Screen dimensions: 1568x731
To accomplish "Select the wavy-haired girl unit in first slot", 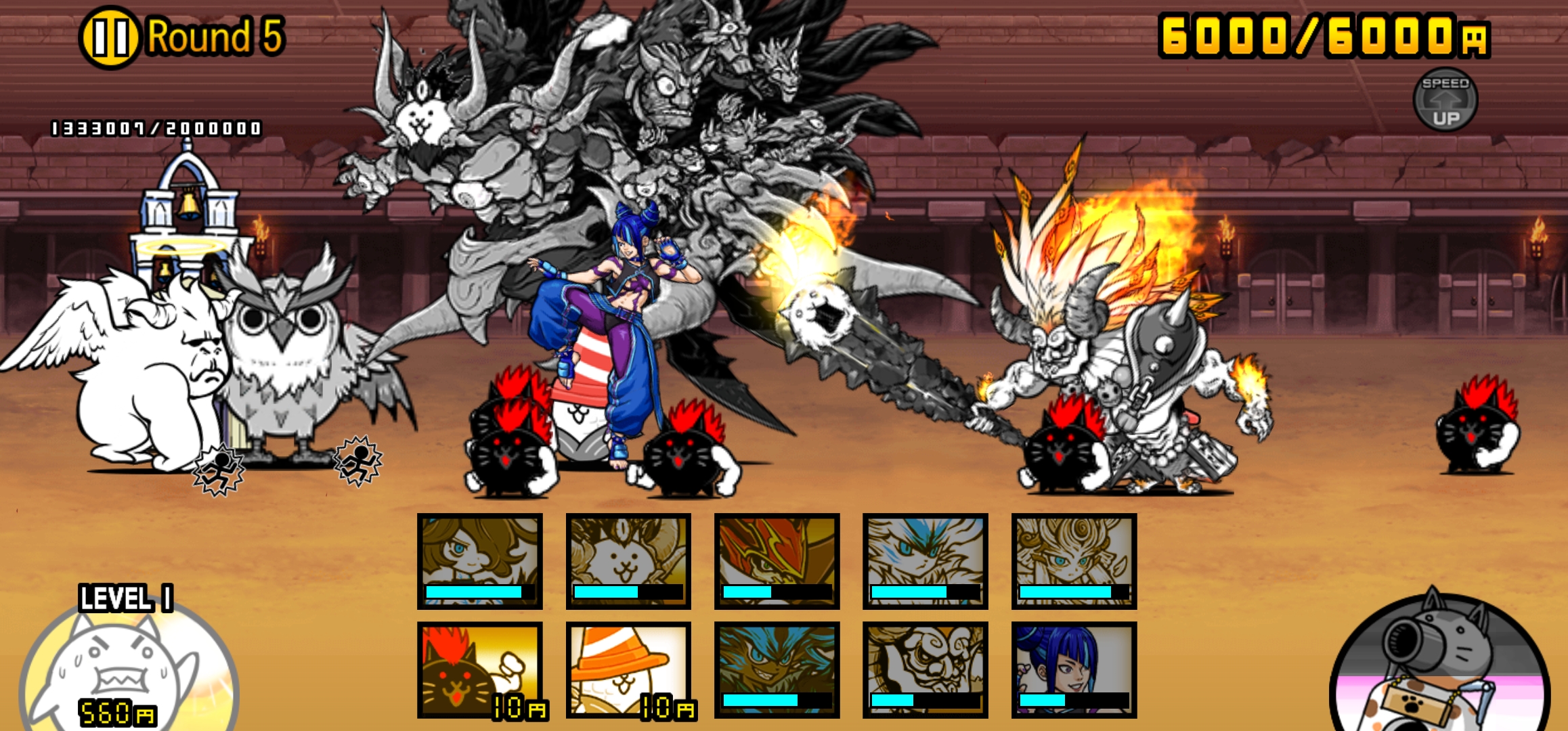I will [x=480, y=561].
